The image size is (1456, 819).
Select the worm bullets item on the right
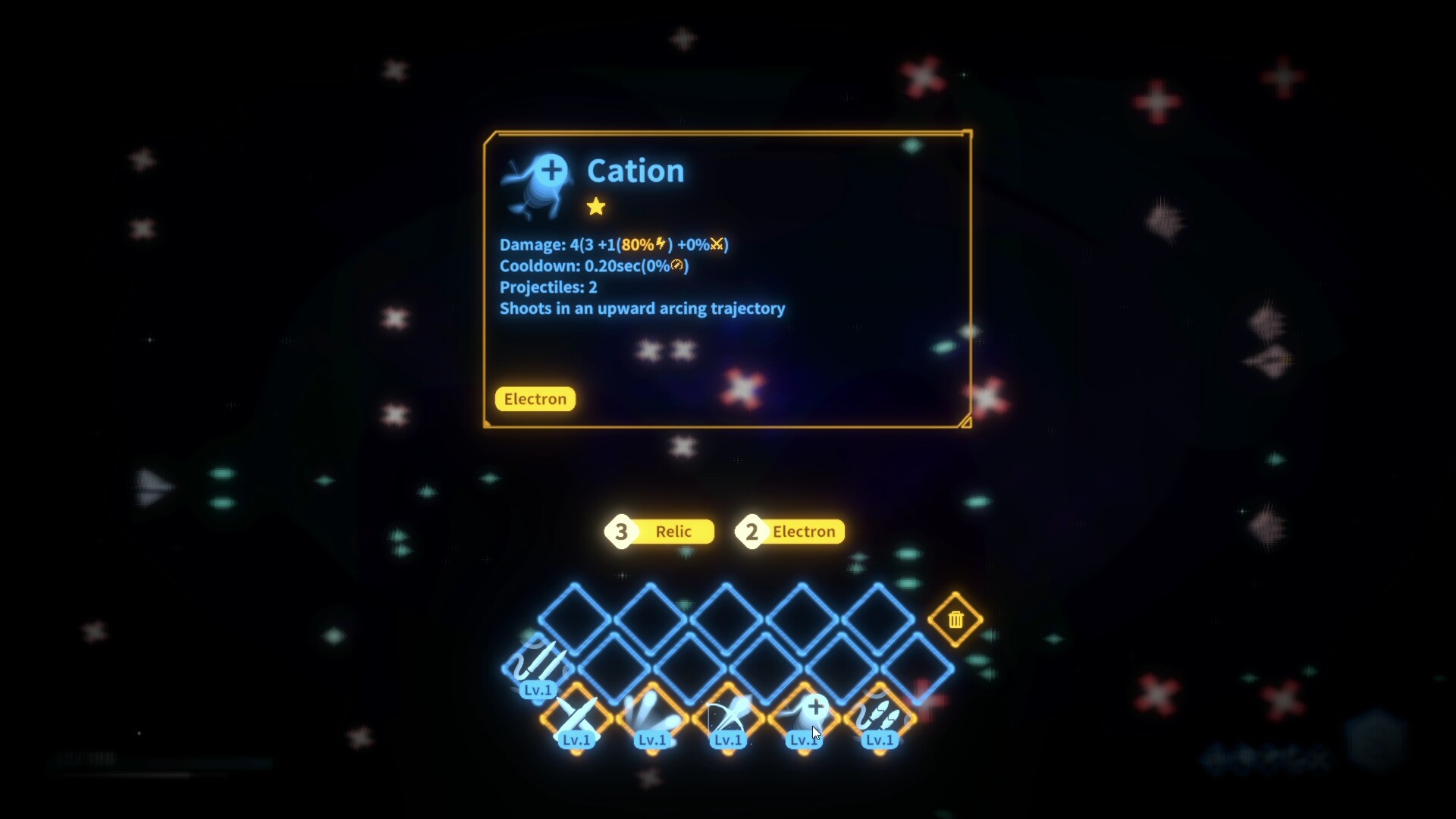tap(880, 717)
